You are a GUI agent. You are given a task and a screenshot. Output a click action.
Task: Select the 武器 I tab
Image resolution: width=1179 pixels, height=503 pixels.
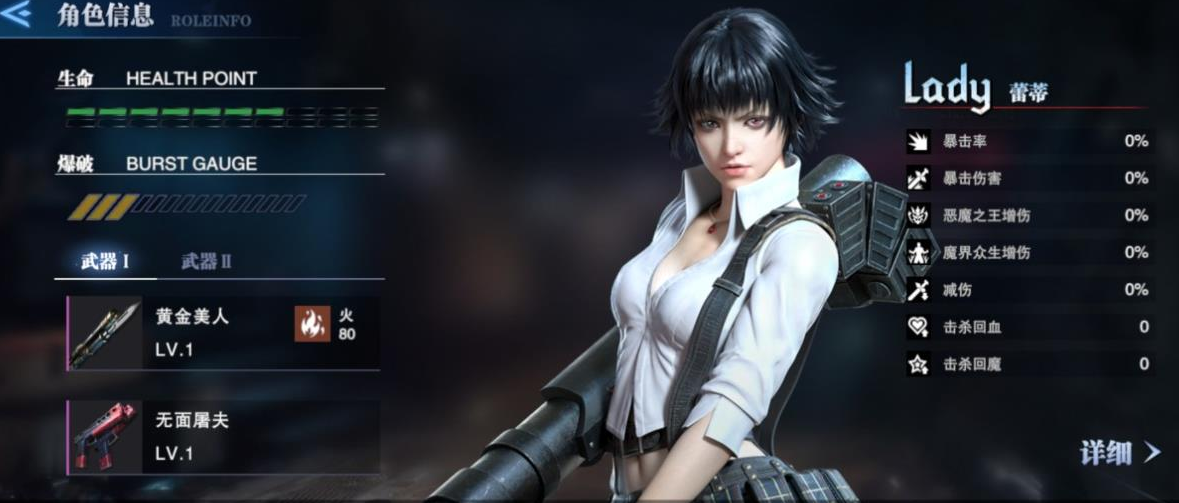pos(105,262)
